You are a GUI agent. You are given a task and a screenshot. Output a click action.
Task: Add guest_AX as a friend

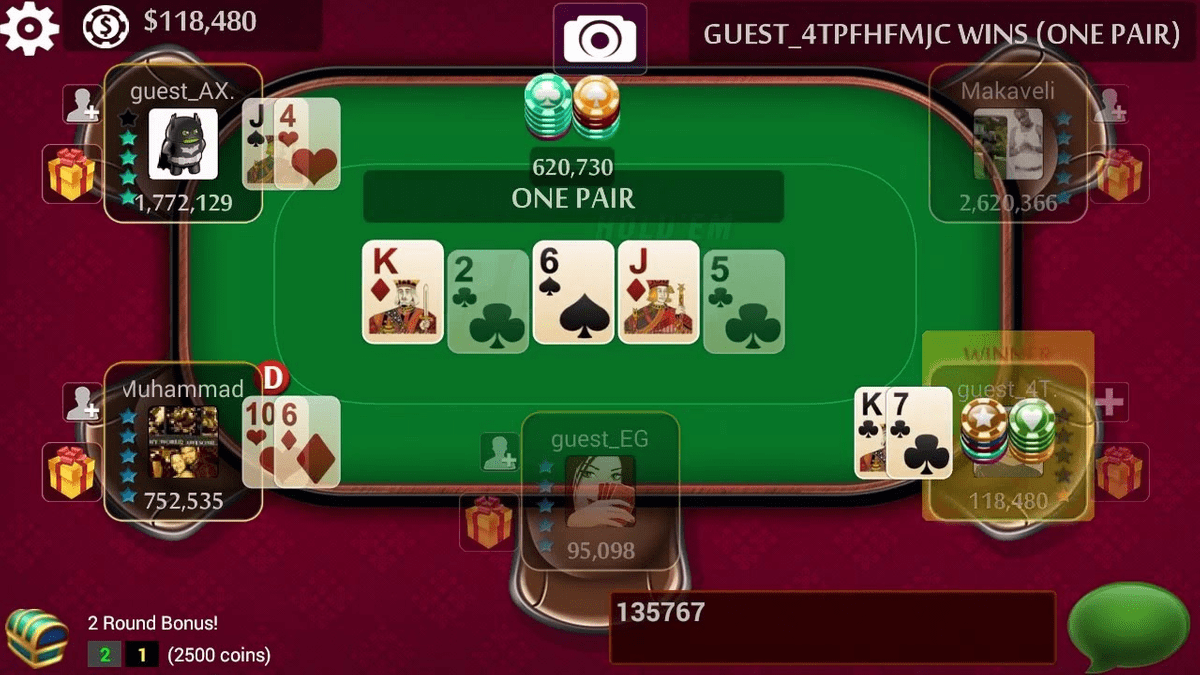point(82,105)
